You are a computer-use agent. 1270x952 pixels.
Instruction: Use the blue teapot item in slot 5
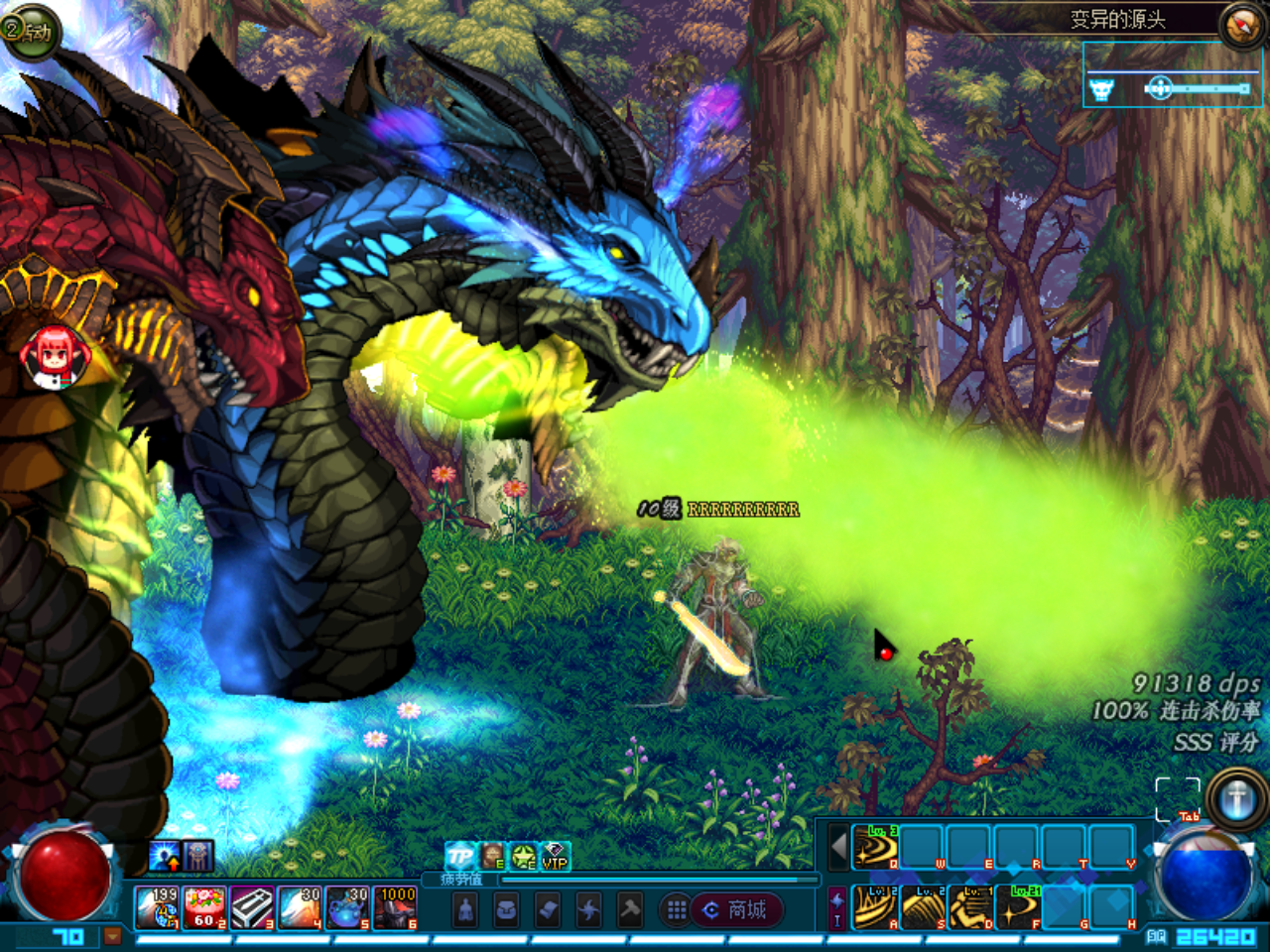[x=347, y=907]
